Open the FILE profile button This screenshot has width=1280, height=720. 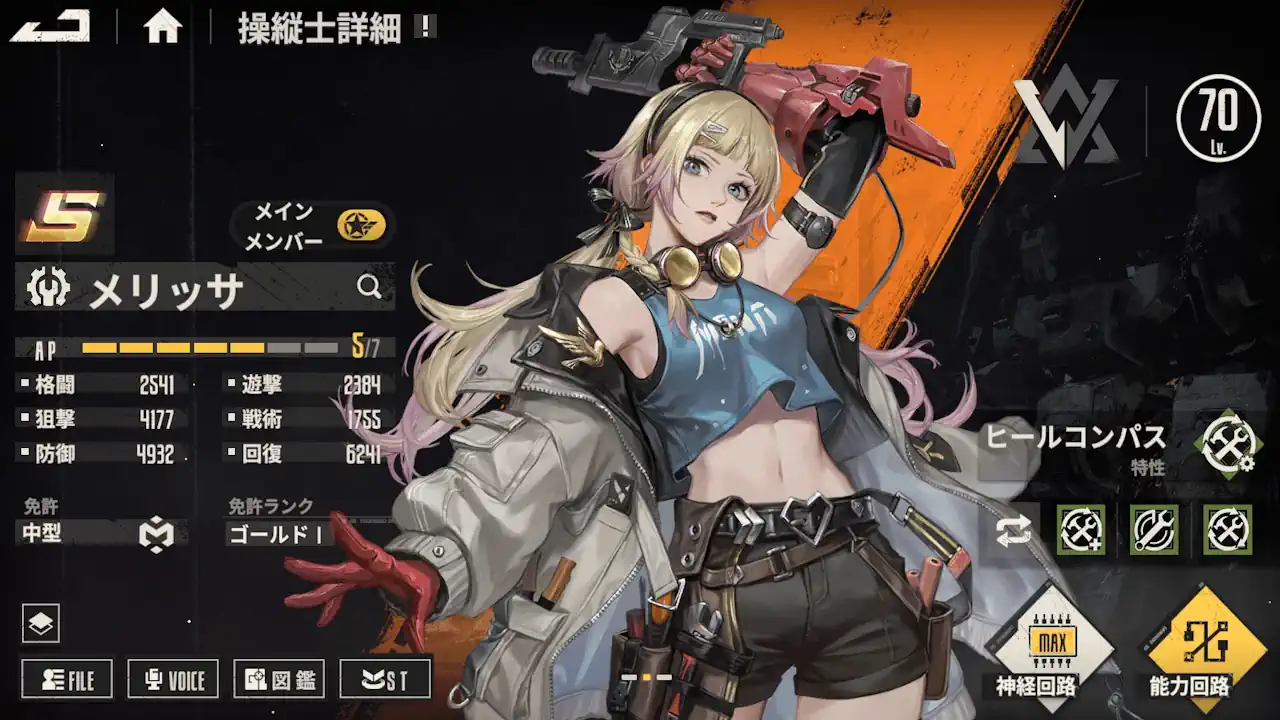coord(68,680)
